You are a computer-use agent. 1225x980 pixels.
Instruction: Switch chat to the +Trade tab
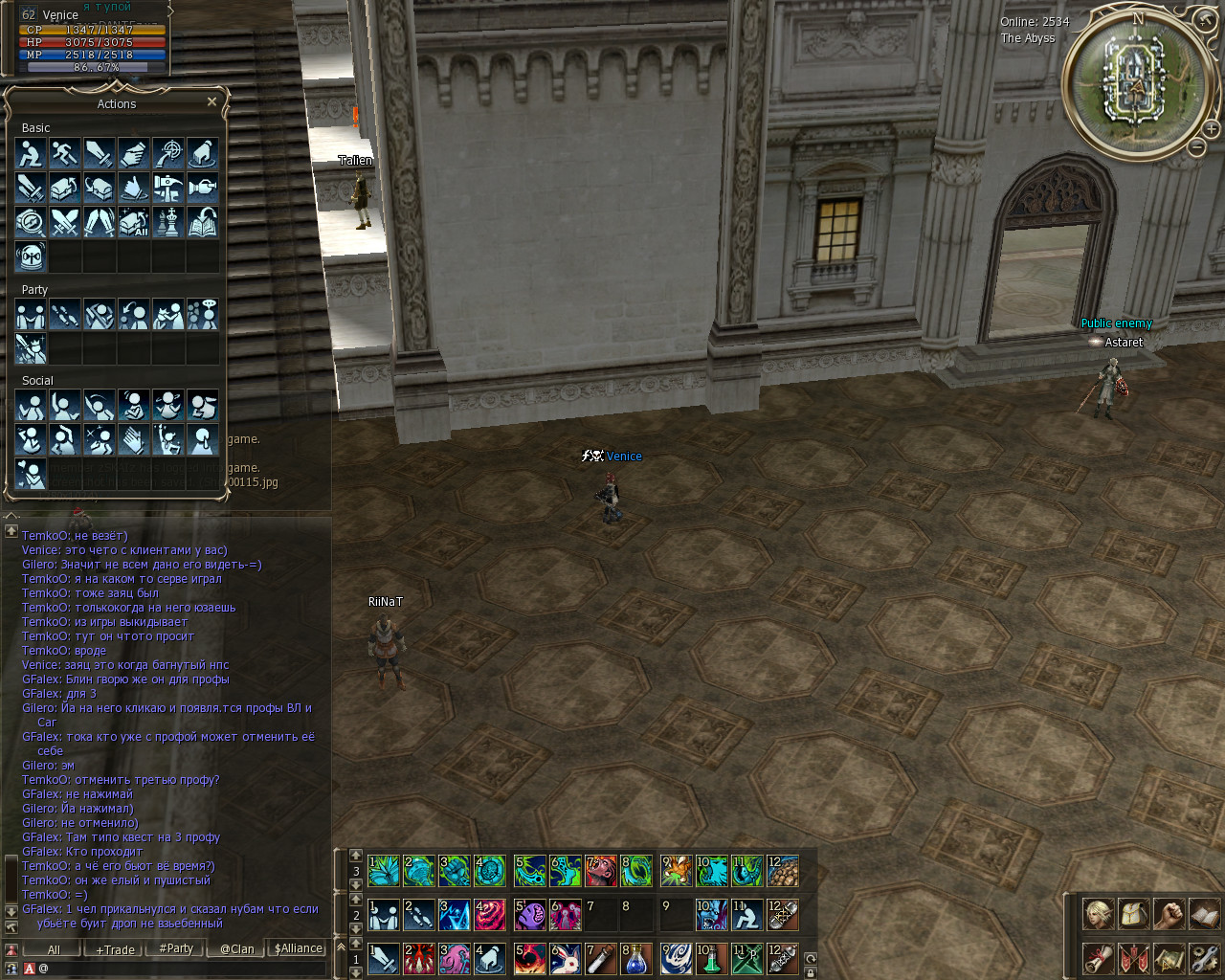115,949
